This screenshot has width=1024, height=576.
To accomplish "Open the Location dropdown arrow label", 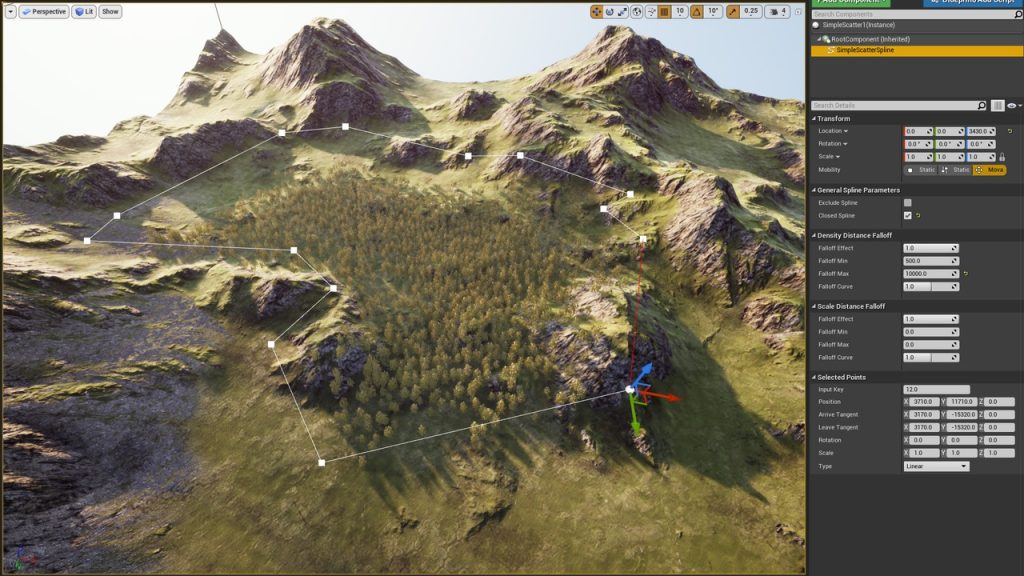I will coord(833,131).
